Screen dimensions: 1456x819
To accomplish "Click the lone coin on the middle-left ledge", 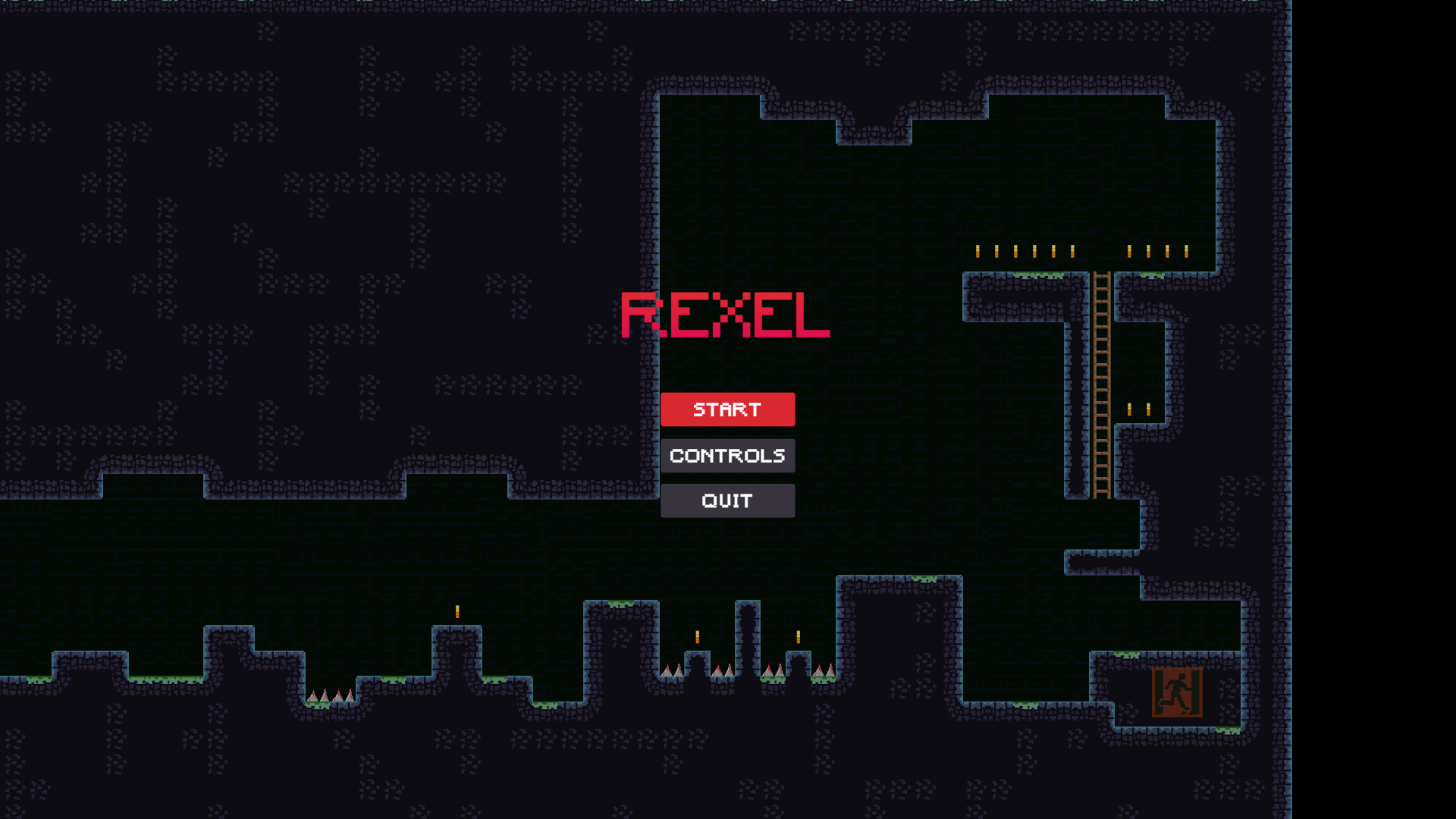I will tap(457, 610).
